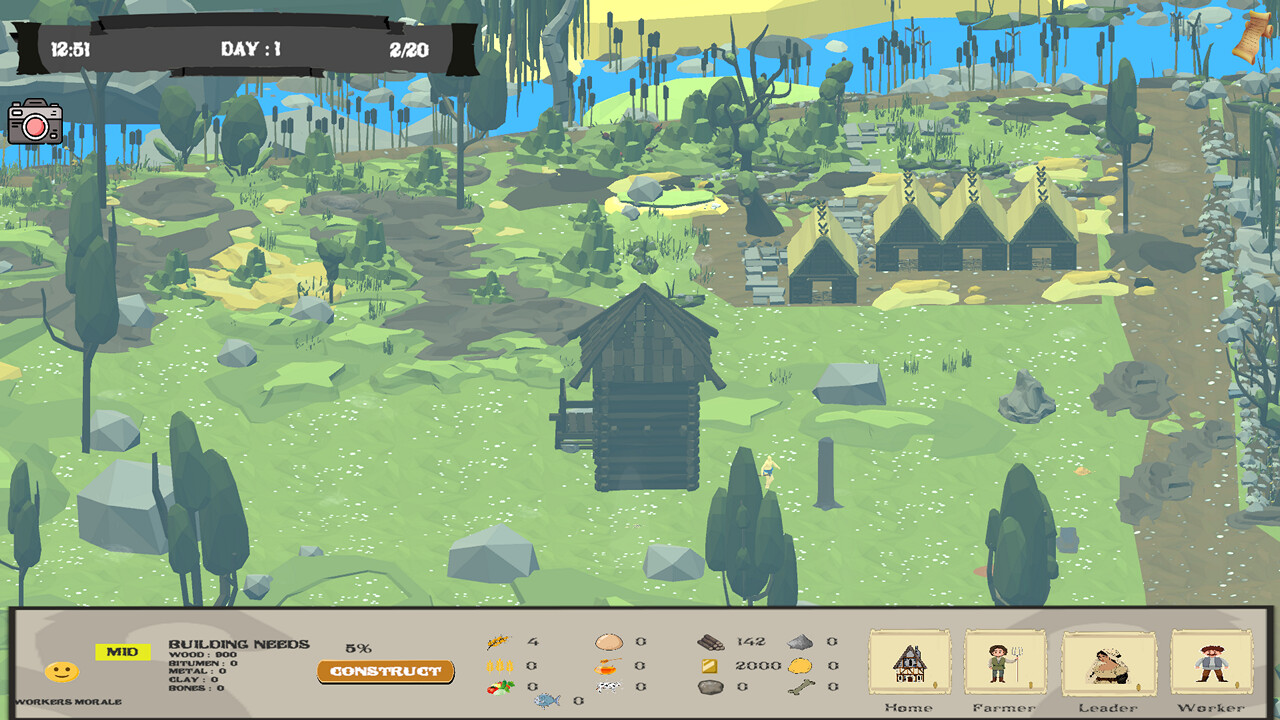The height and width of the screenshot is (720, 1280).
Task: Click the bone resource icon
Action: 803,687
